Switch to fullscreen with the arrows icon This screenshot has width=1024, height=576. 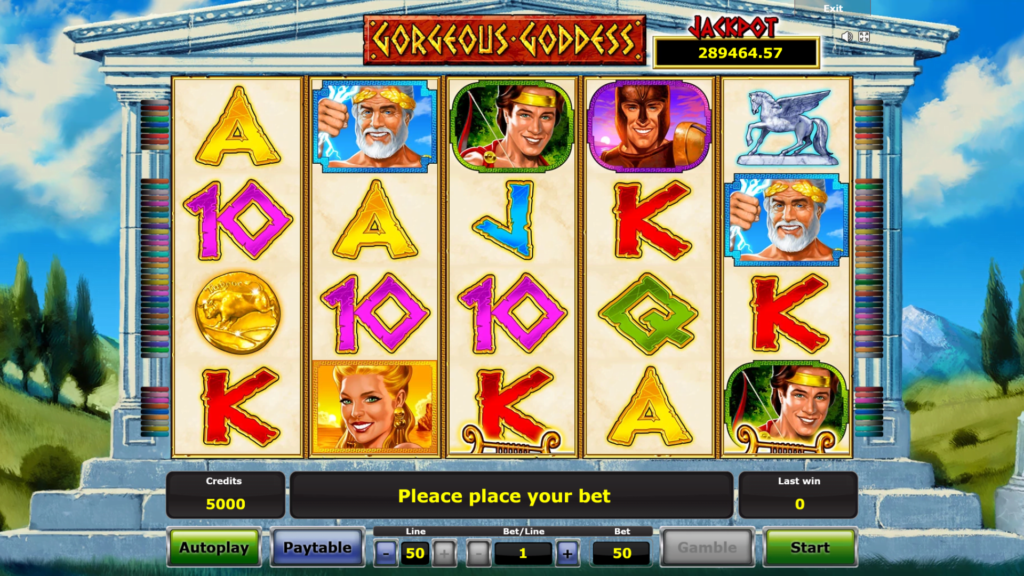[864, 37]
